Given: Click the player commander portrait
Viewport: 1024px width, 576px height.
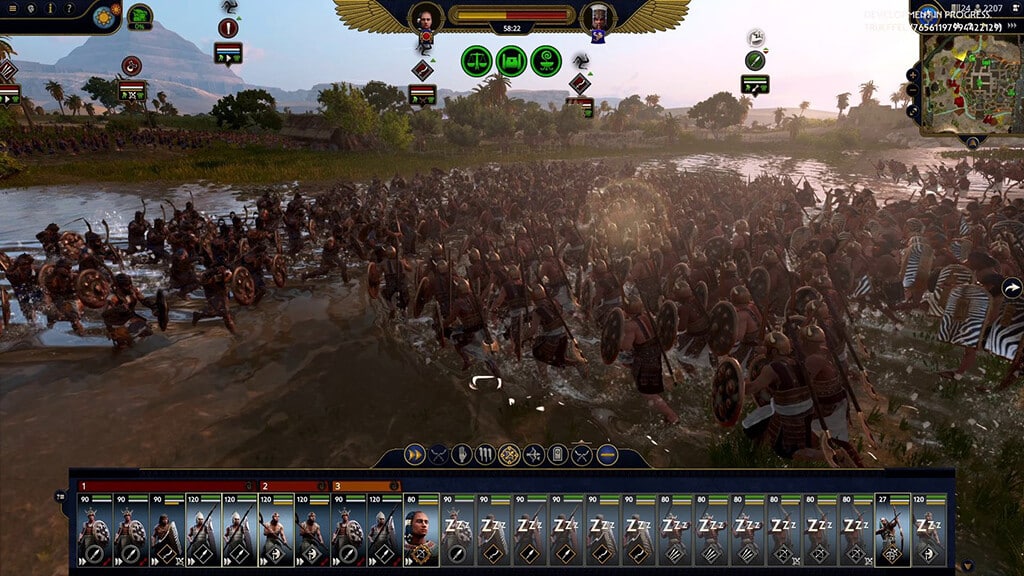Looking at the screenshot, I should pyautogui.click(x=426, y=16).
